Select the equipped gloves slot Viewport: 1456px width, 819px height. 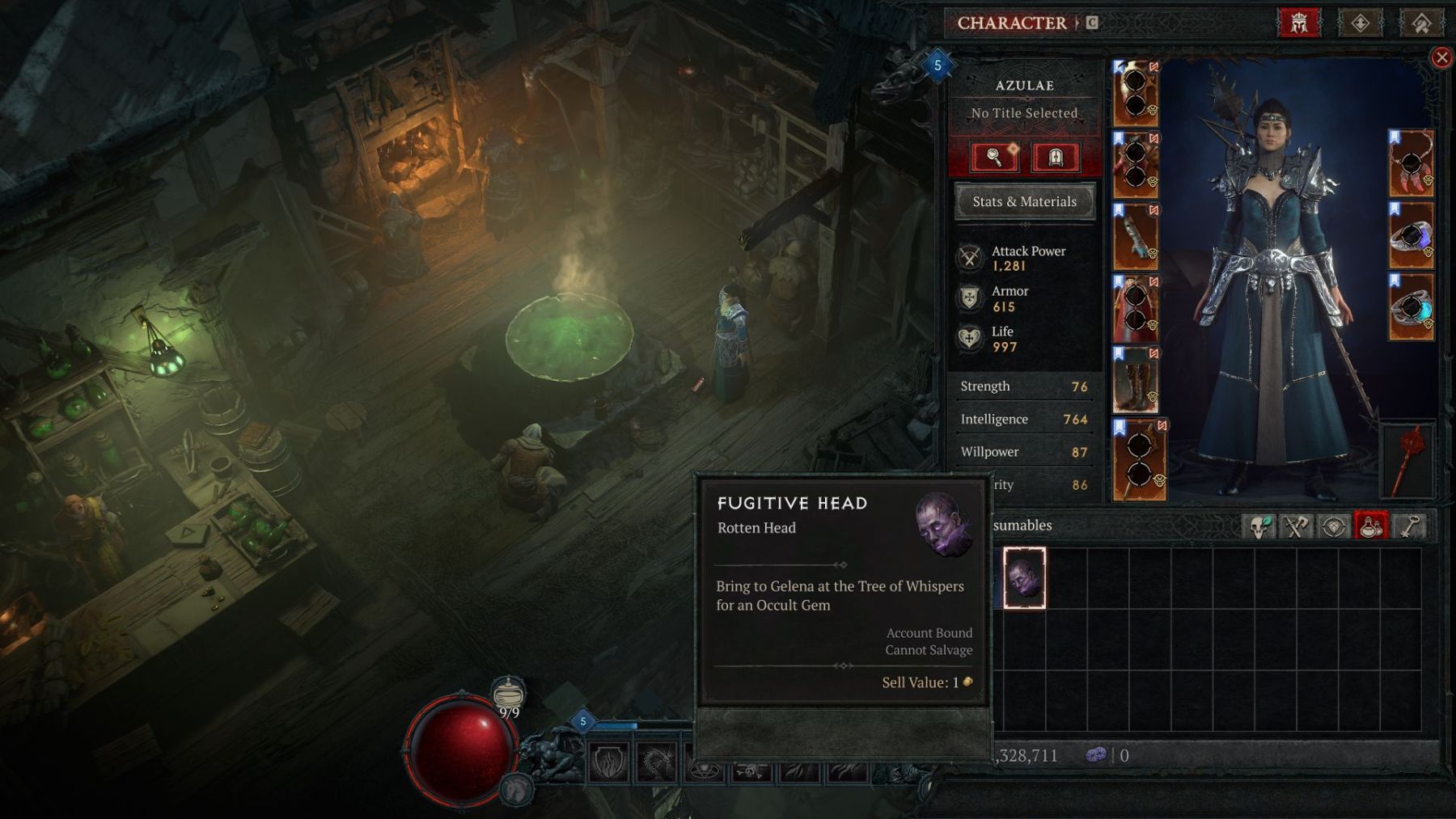(x=1135, y=236)
